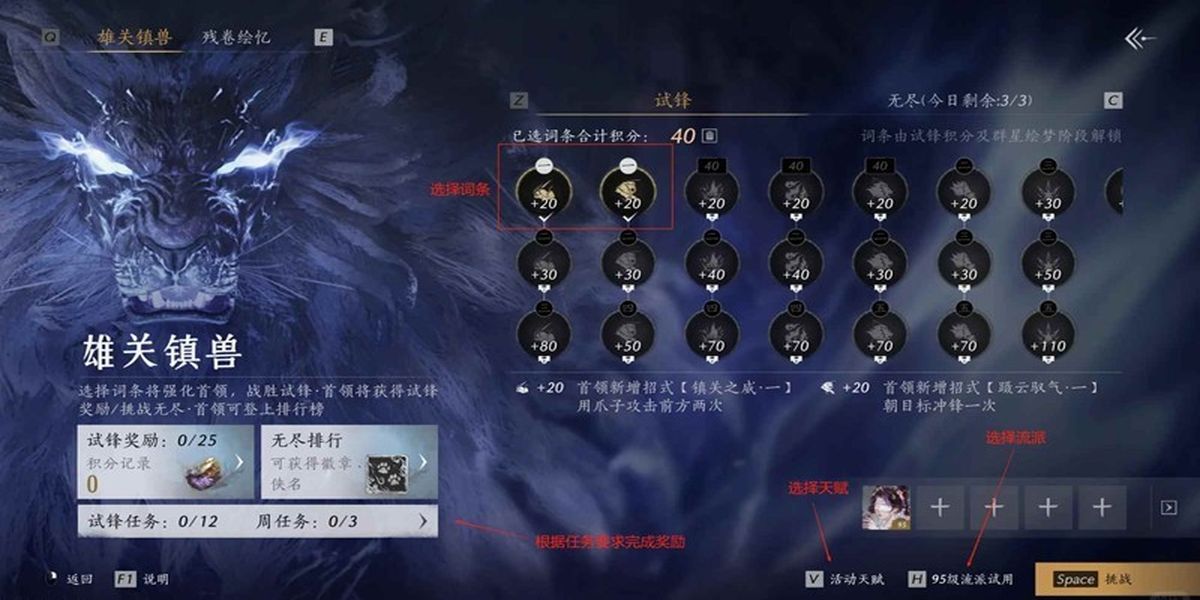Select the character portrait slot
1200x600 pixels.
click(x=885, y=507)
